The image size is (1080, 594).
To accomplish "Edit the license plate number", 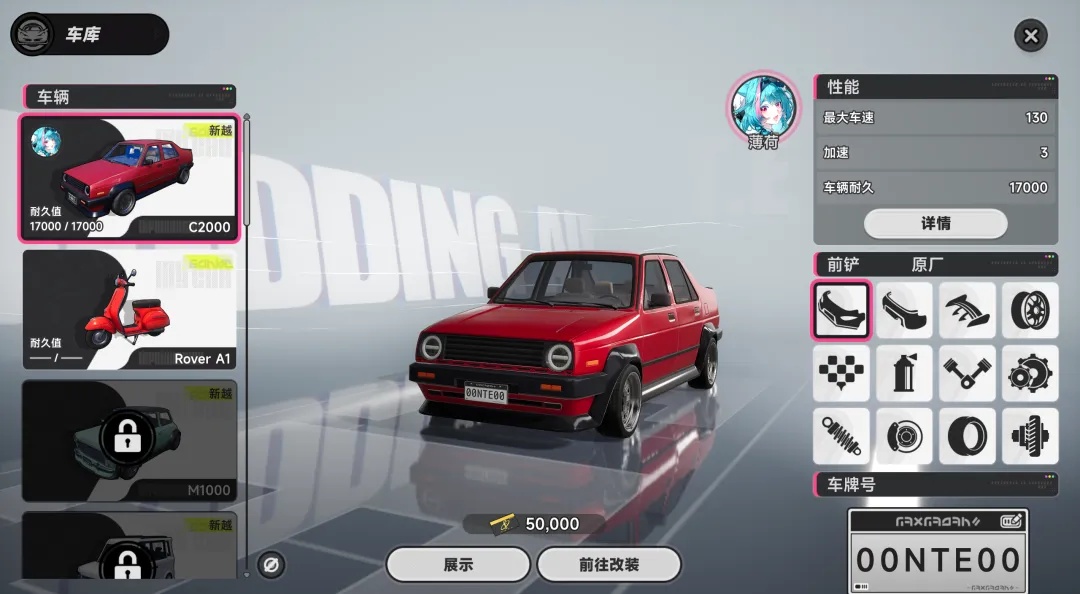I will [1010, 521].
